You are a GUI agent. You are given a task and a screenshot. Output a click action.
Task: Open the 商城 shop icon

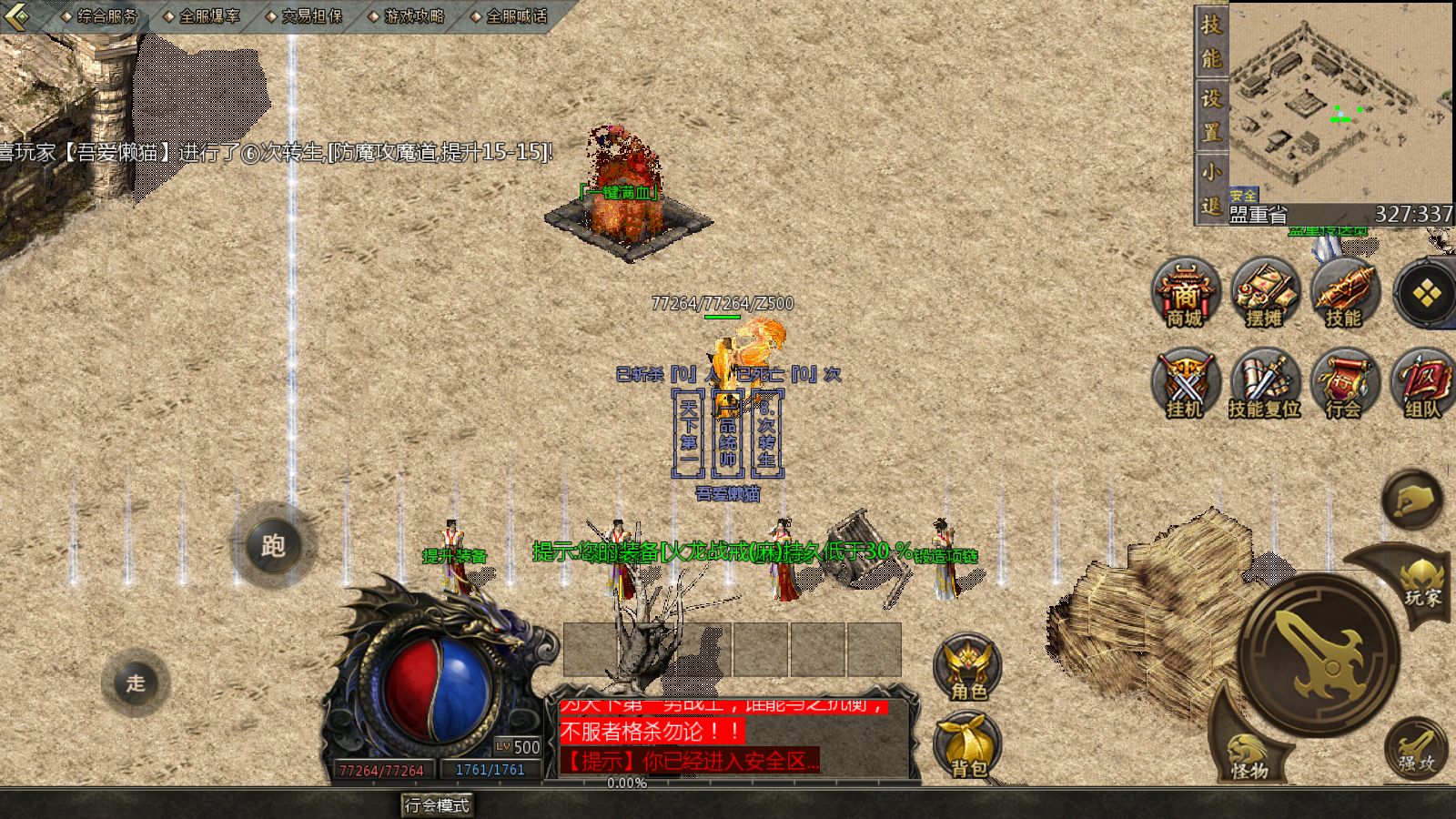(x=1185, y=293)
